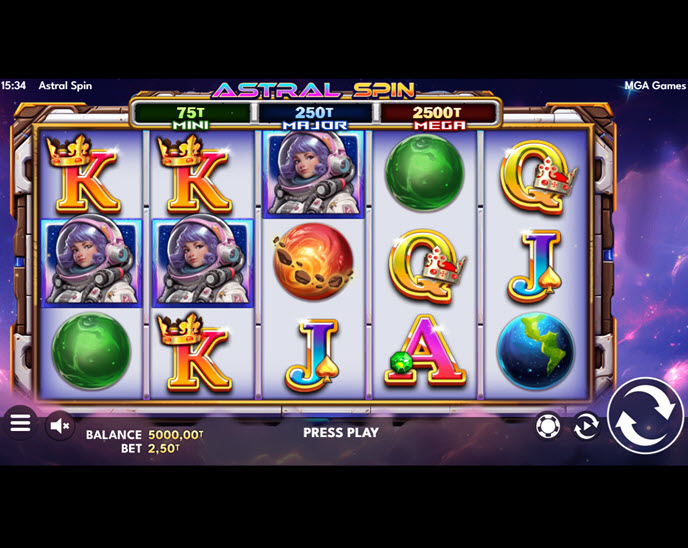Open bet settings with the chip icon
688x548 pixels.
pyautogui.click(x=547, y=426)
